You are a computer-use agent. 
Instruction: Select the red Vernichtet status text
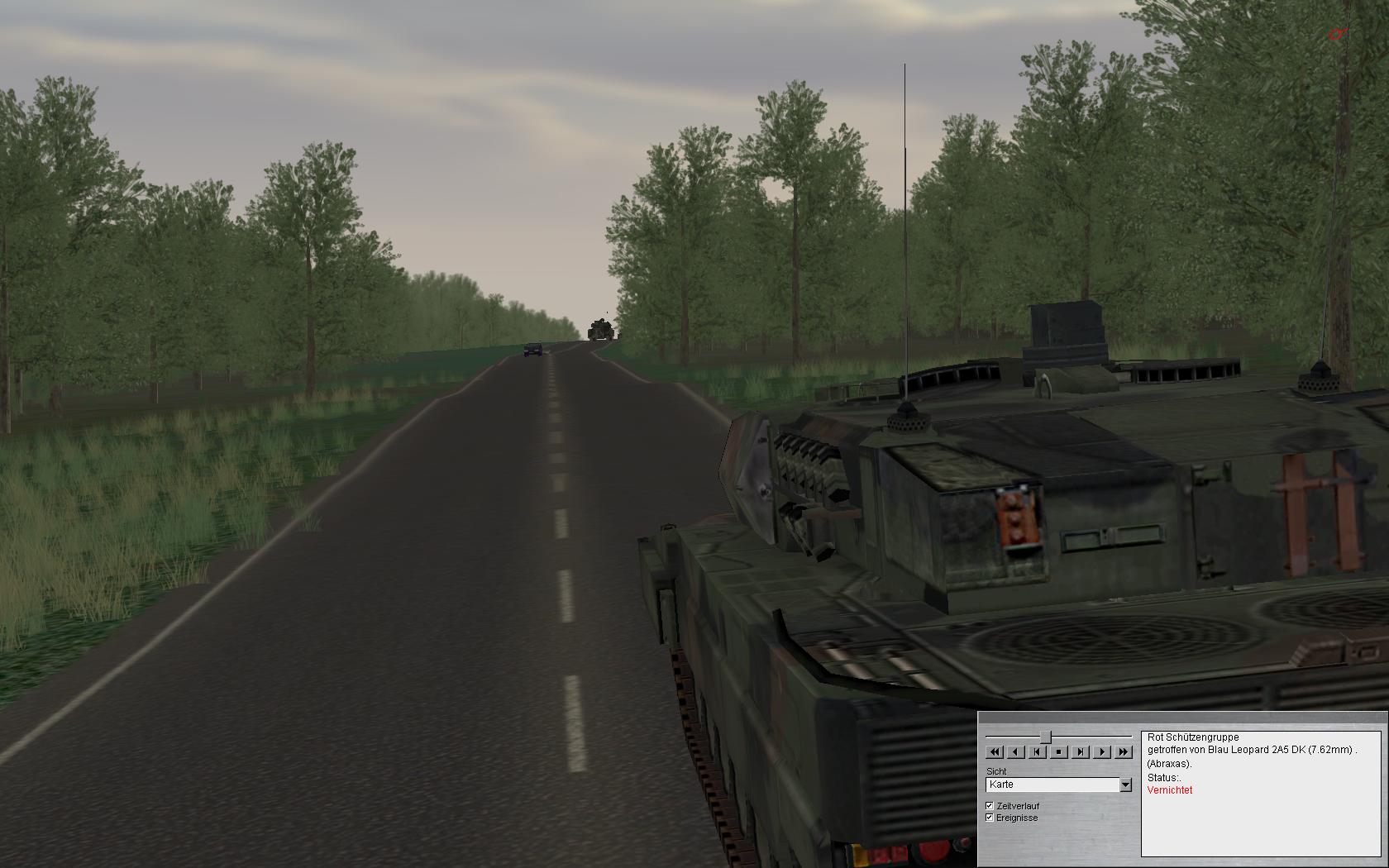[1170, 790]
